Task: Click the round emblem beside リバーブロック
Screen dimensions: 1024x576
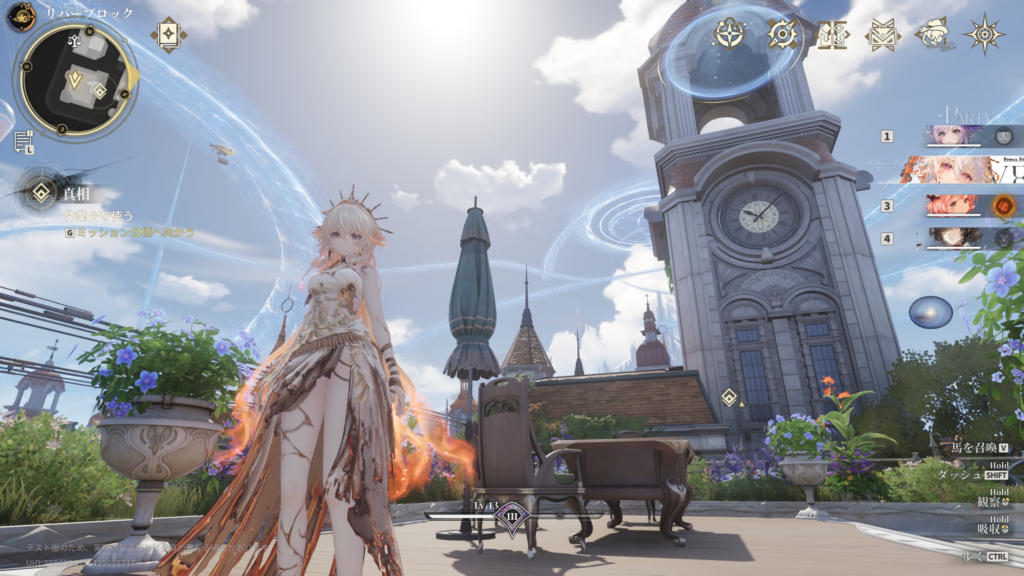Action: [22, 15]
